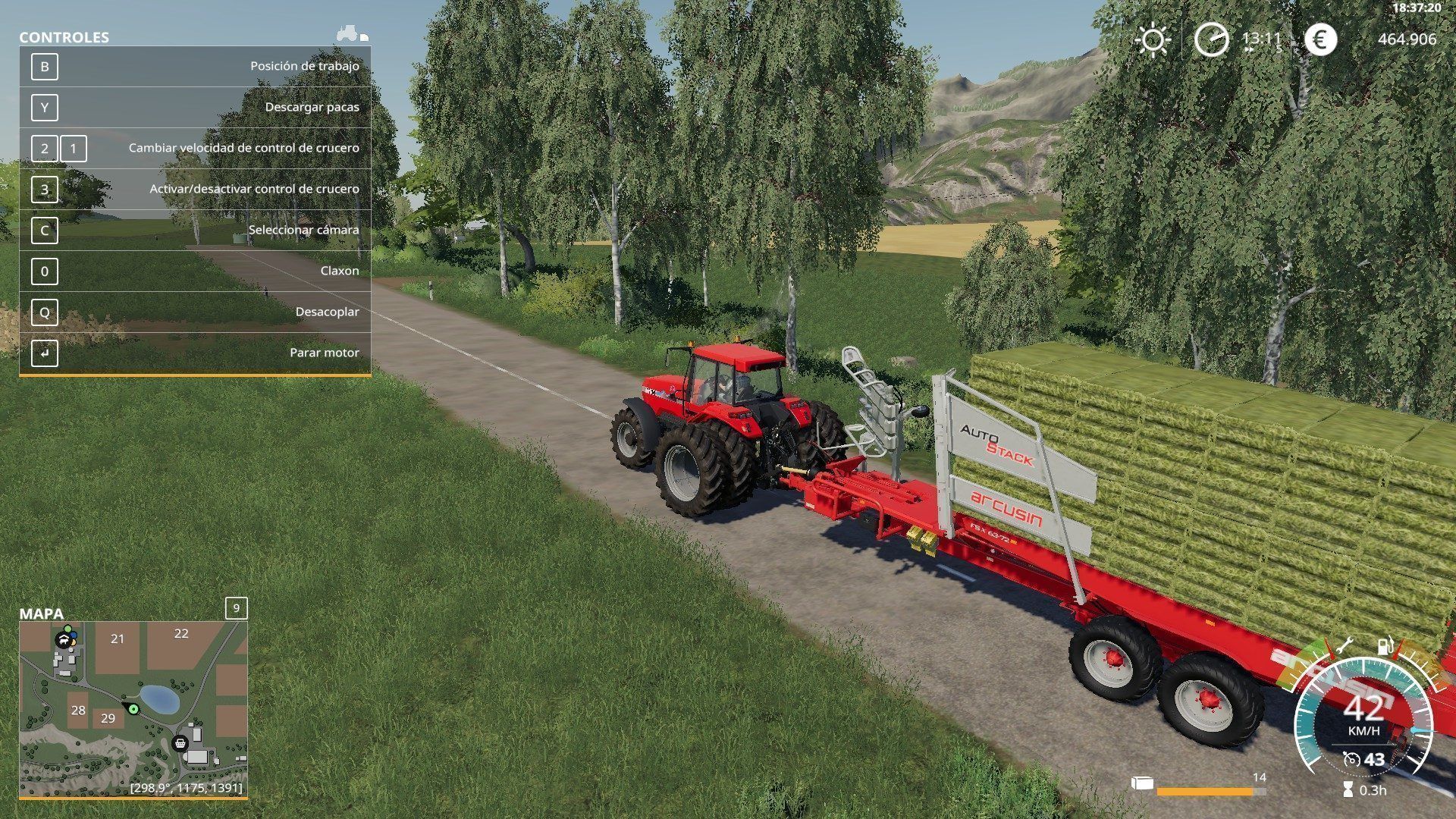Select the euro money icon

point(1320,39)
